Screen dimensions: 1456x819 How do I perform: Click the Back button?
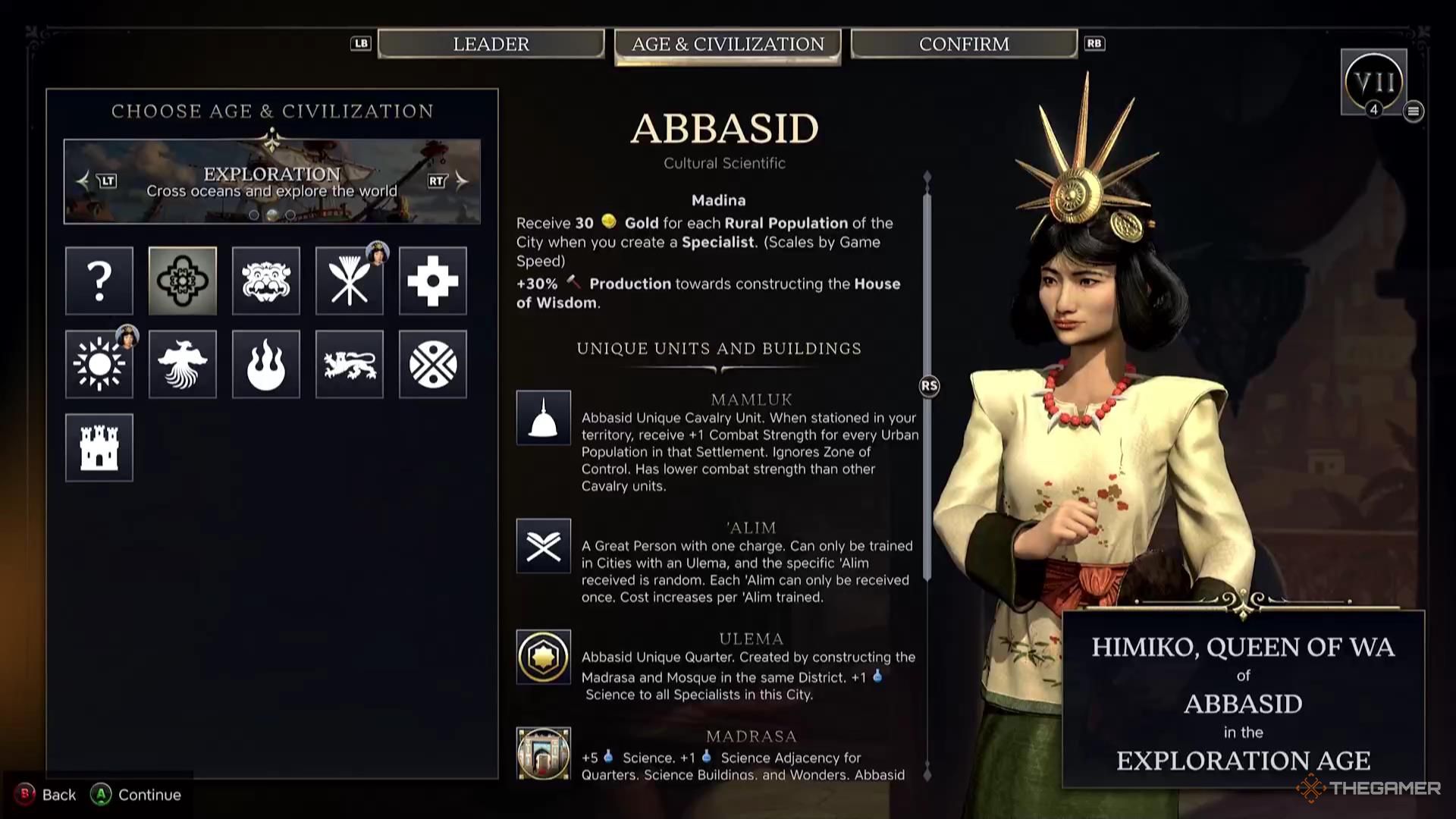pos(47,795)
